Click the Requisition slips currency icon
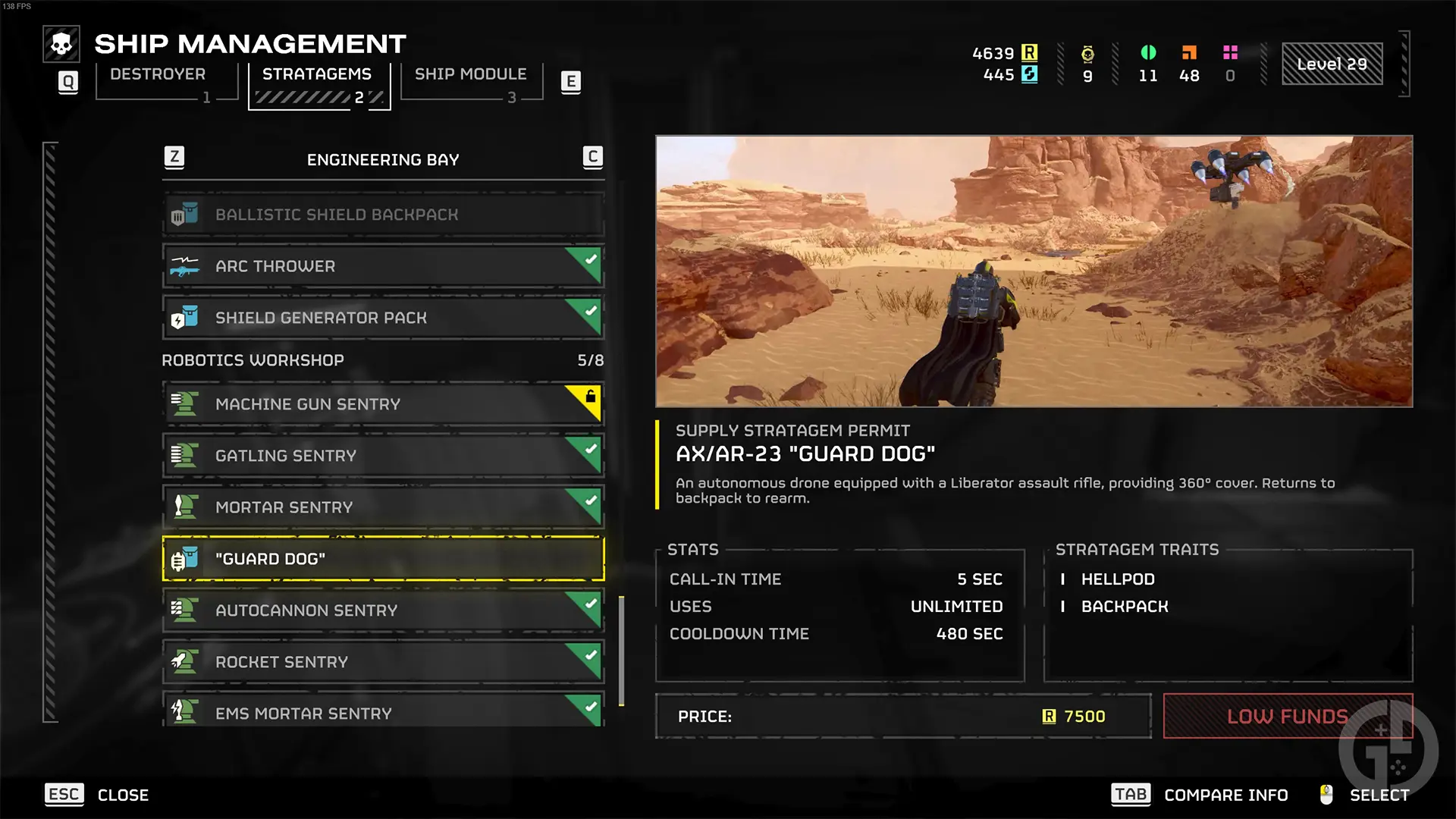The height and width of the screenshot is (819, 1456). pos(1029,53)
